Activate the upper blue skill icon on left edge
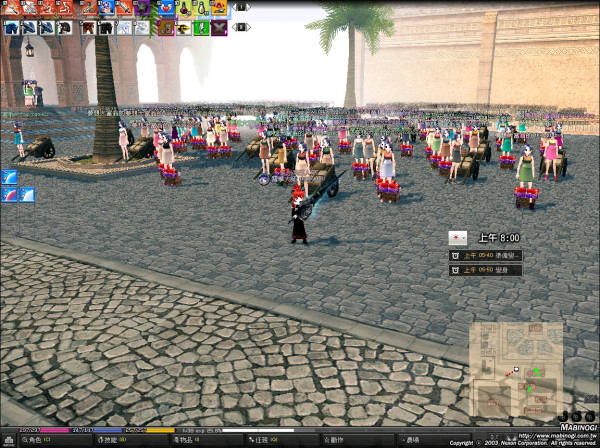 (x=9, y=177)
